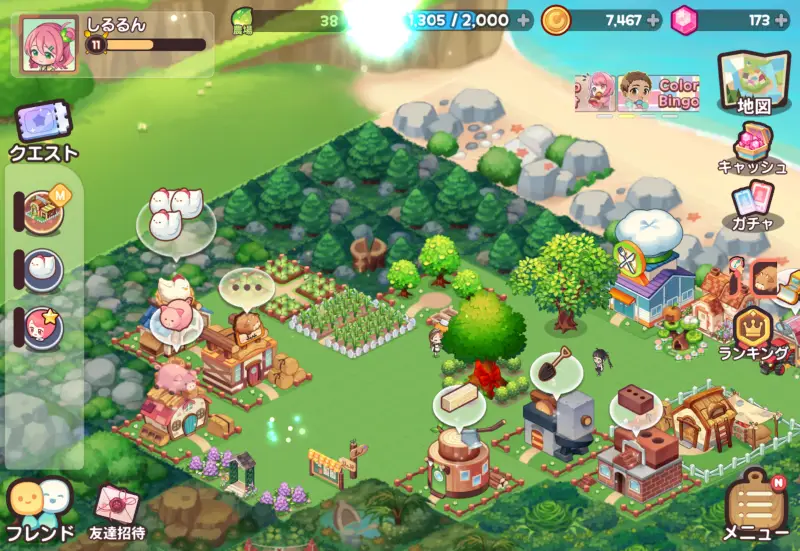Screen dimensions: 800x551
Task: View the ランキング leaderboard
Action: tap(754, 332)
